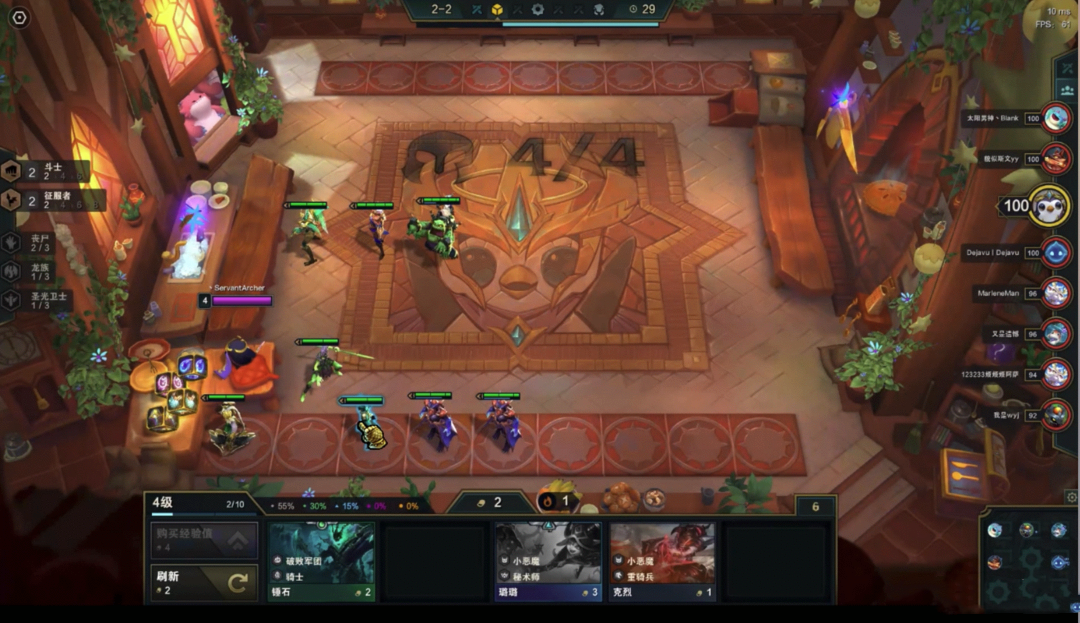Buy experience with the 购买经验值 button
Viewport: 1080px width, 623px height.
[204, 541]
